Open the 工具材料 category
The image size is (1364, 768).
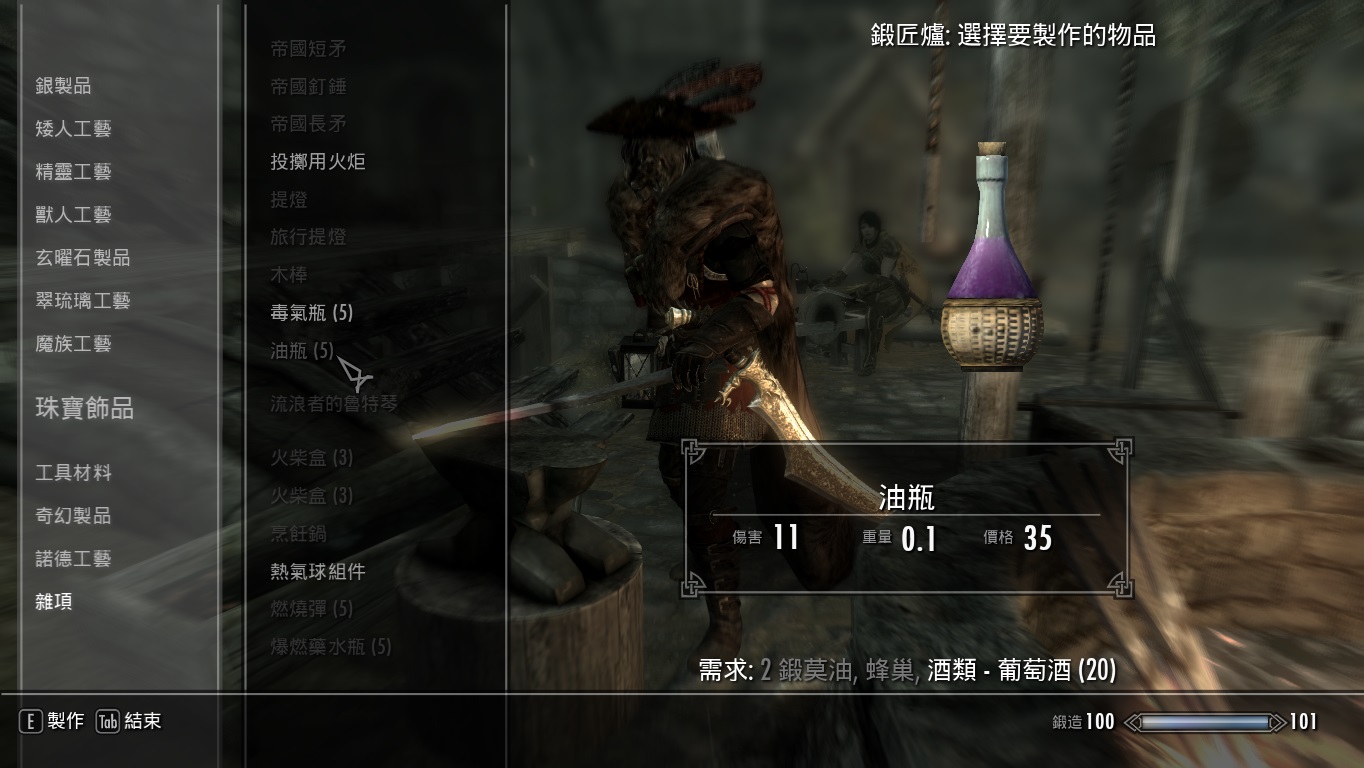[x=66, y=473]
